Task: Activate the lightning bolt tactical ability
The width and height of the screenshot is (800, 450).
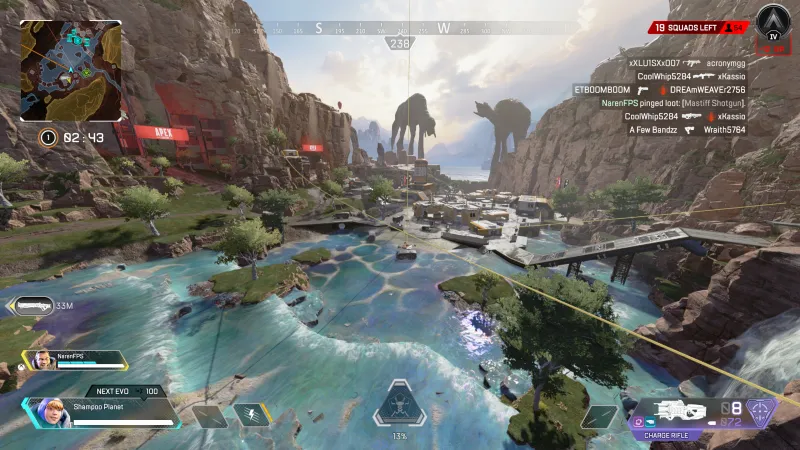Action: (251, 415)
